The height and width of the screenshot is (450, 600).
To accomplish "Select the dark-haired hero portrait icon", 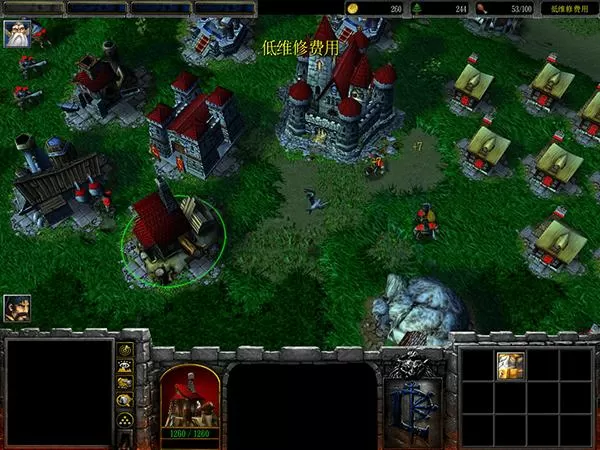I will tap(17, 307).
